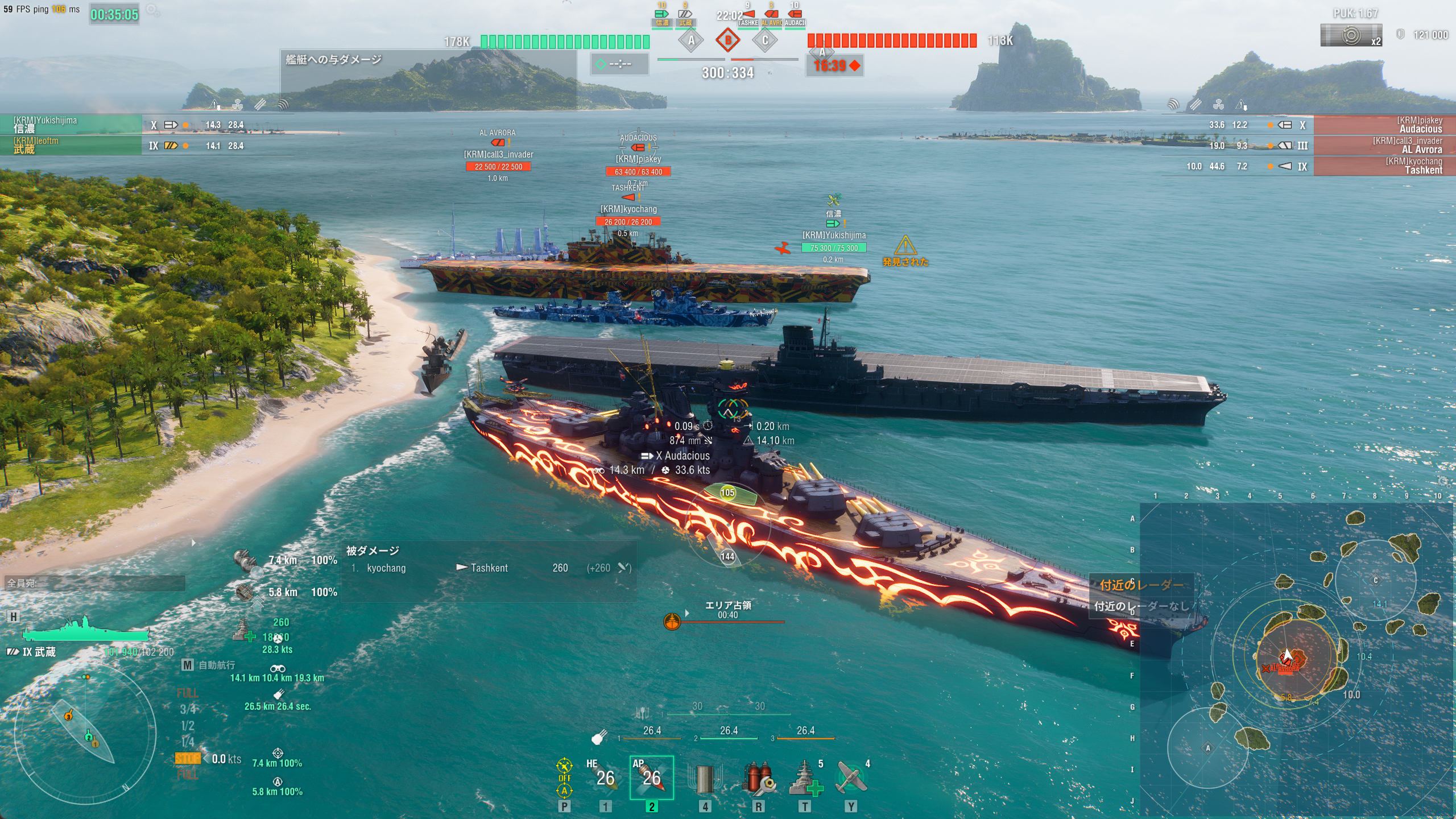Select Yukishijima's 信濃 row in team list
Viewport: 1456px width, 819px height.
point(71,125)
